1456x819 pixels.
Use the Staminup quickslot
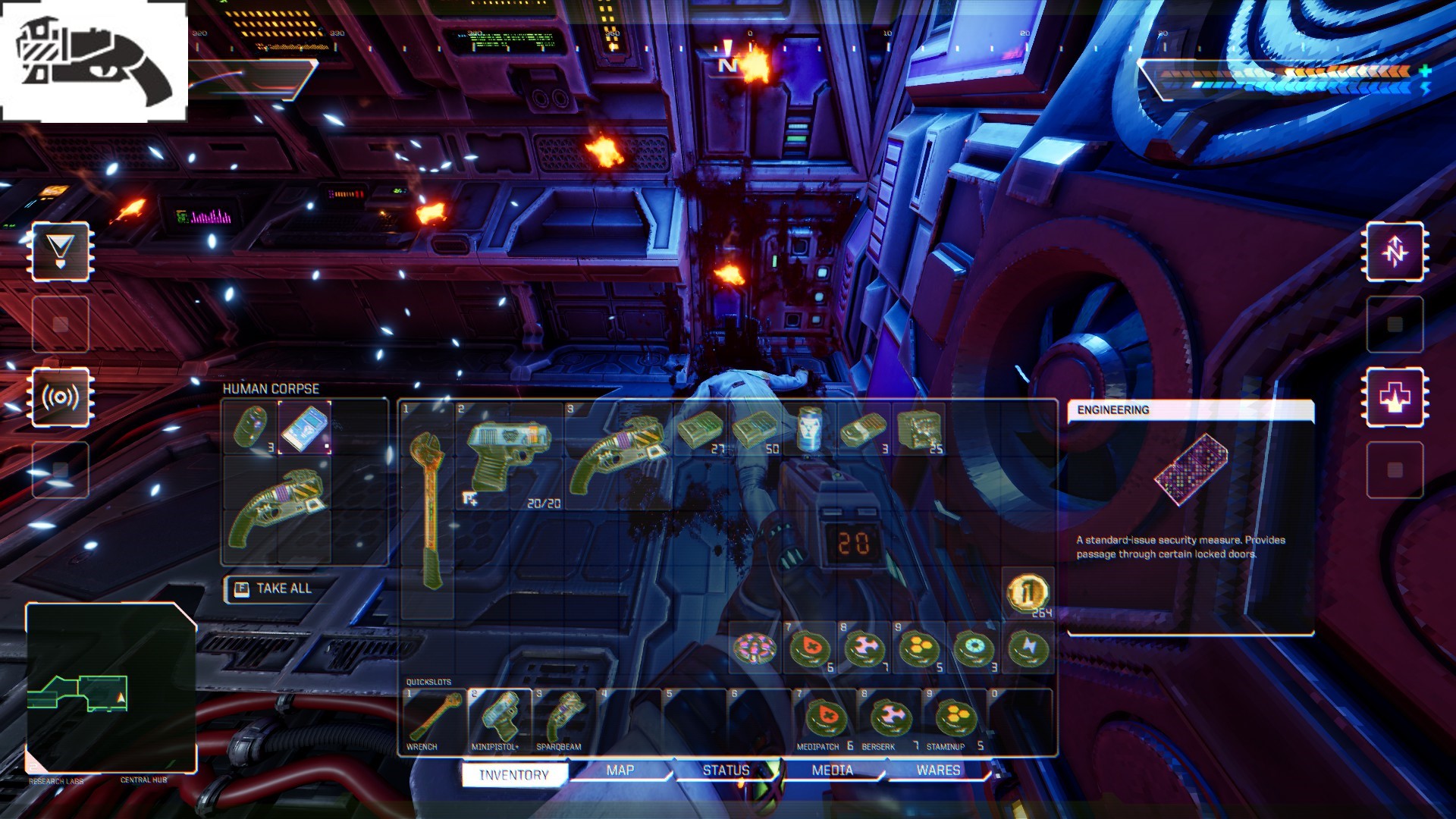click(x=955, y=719)
